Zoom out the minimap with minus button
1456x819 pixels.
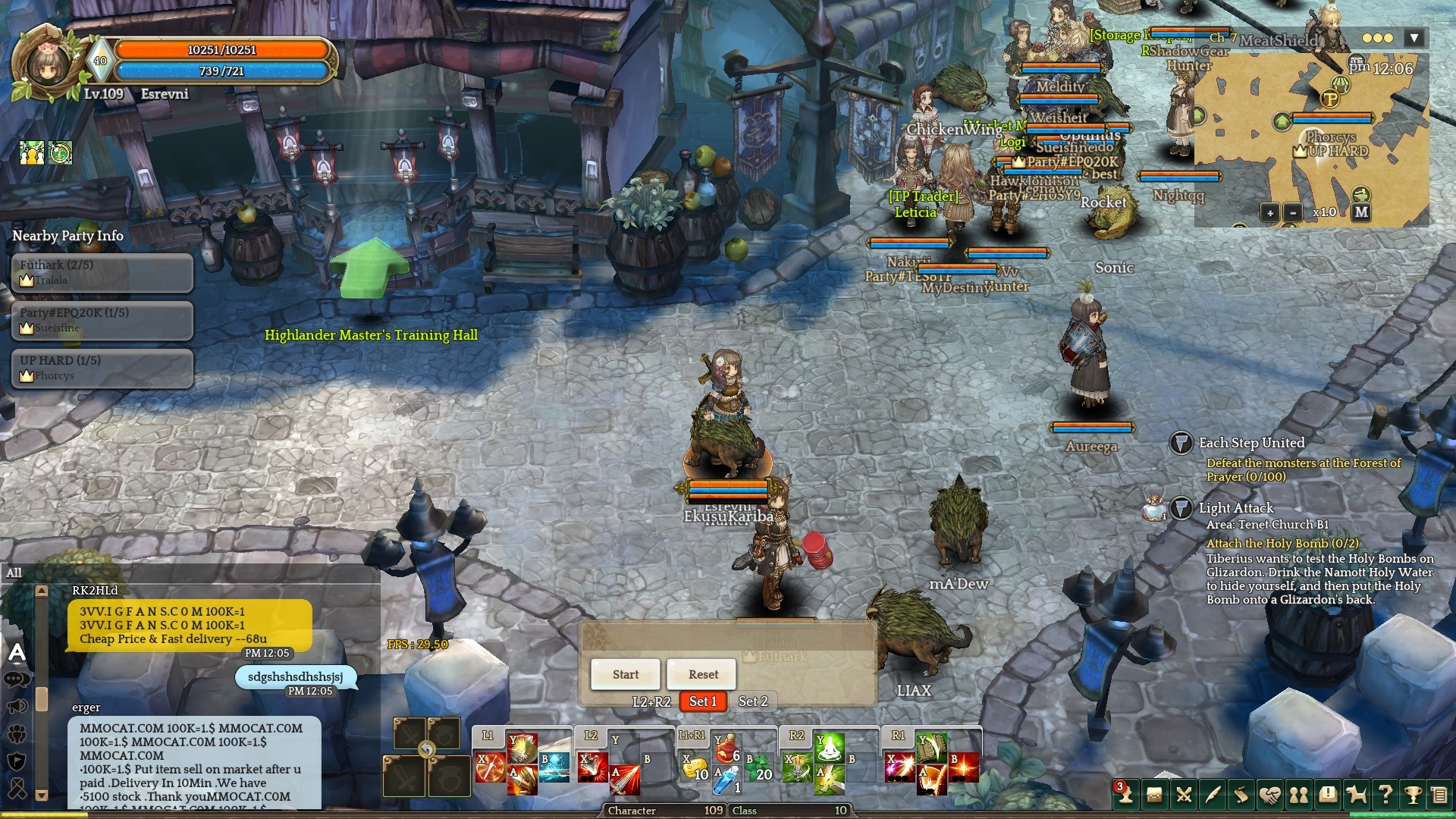click(1293, 212)
